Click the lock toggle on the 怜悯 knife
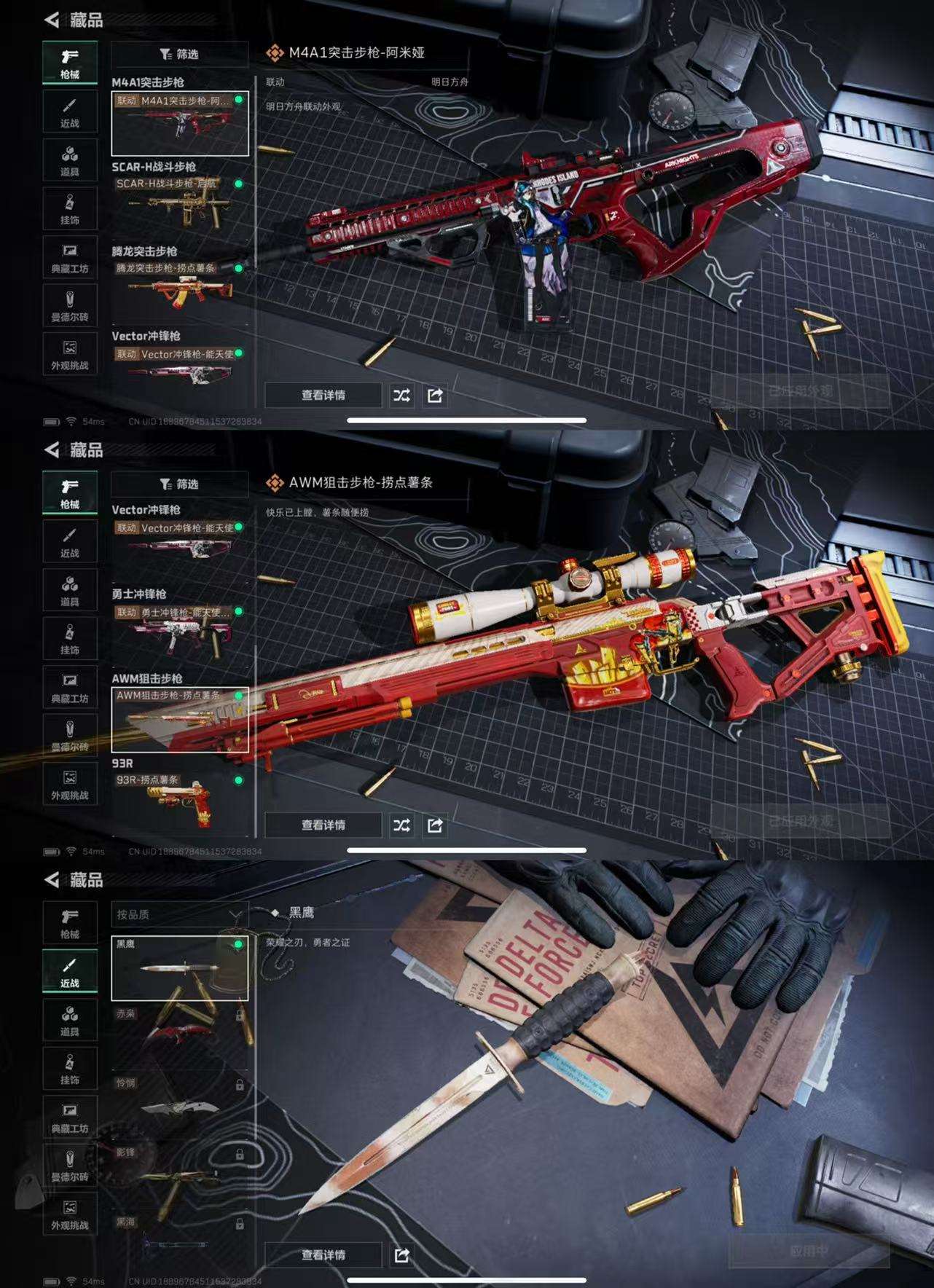The image size is (934, 1288). [238, 1085]
